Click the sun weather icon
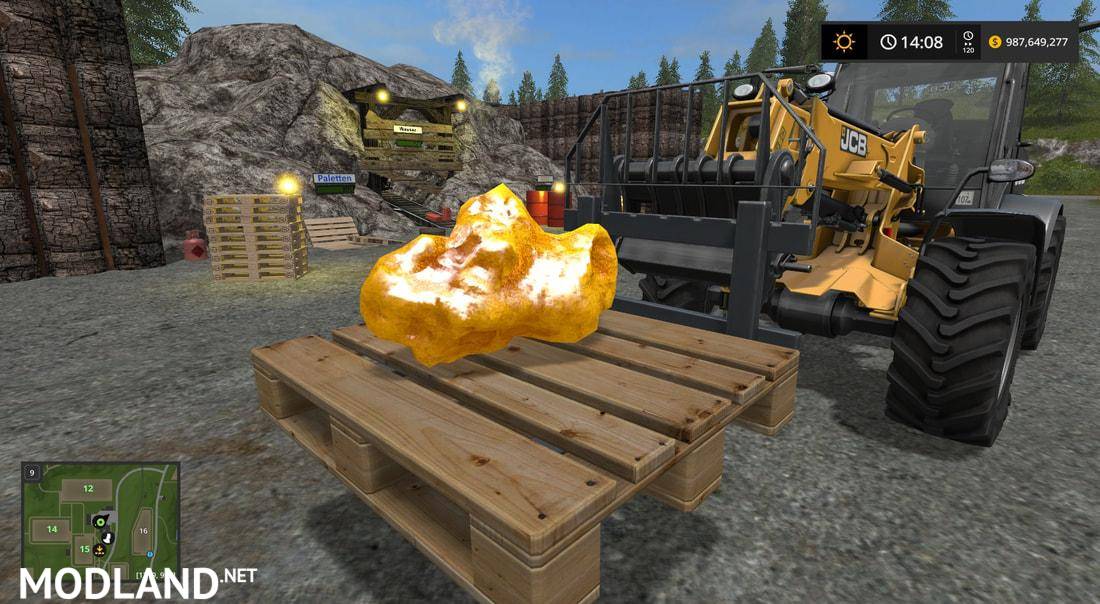Screen dimensions: 1100x604 point(845,42)
